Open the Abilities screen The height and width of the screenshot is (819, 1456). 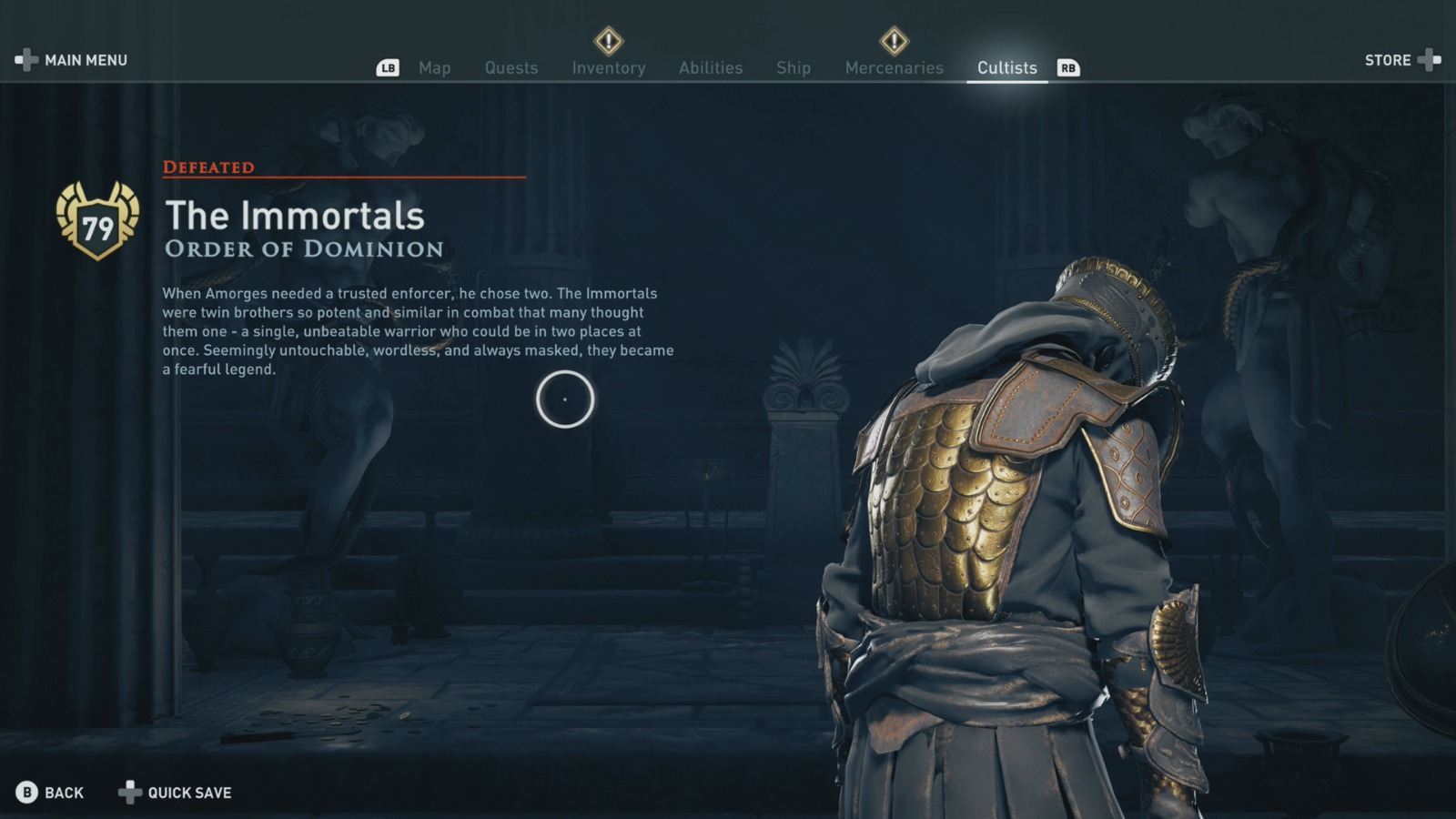[711, 67]
